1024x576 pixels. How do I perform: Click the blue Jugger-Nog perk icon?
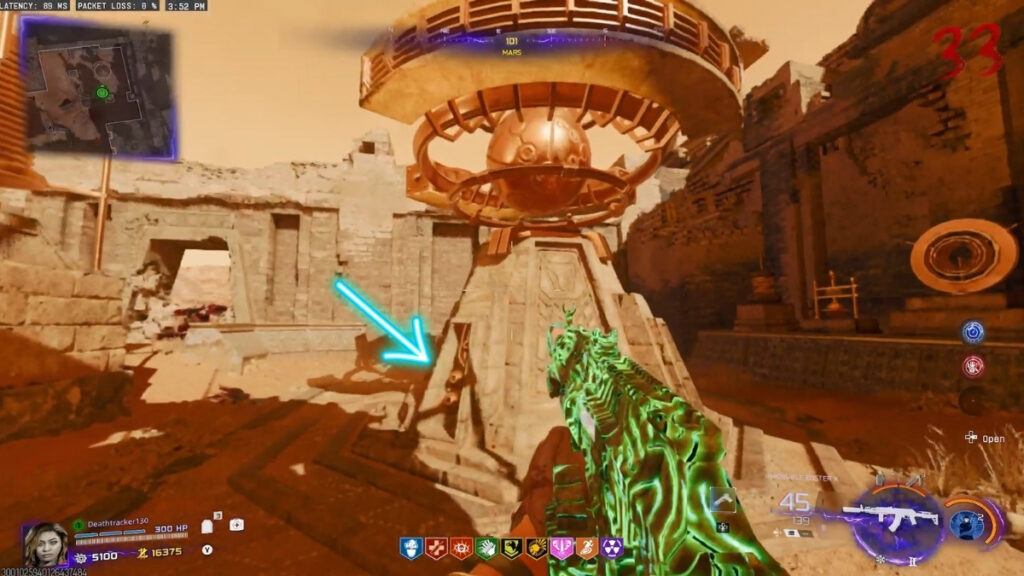[409, 547]
